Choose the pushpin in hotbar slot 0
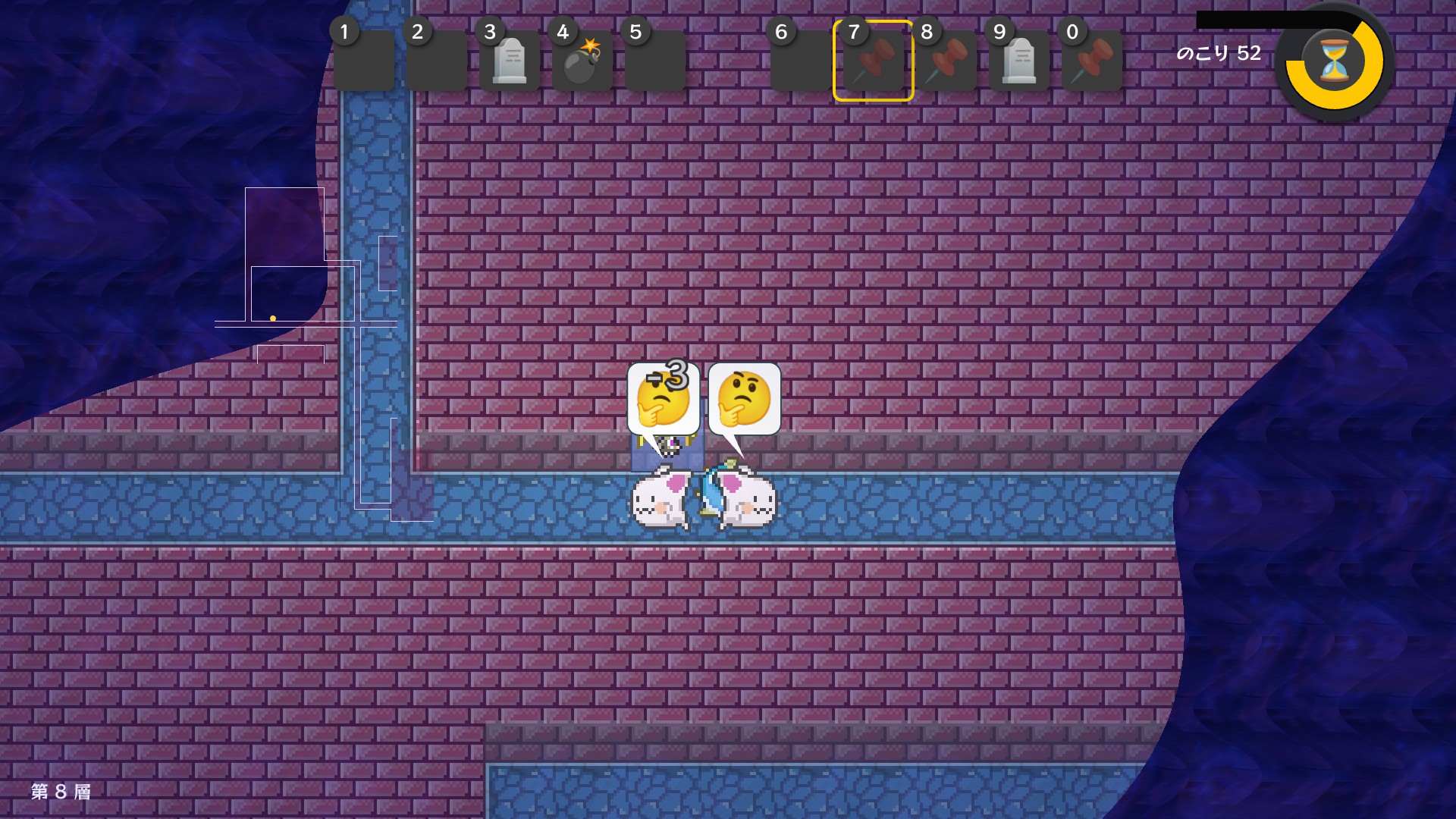Screen dimensions: 1456x819 [x=1092, y=61]
